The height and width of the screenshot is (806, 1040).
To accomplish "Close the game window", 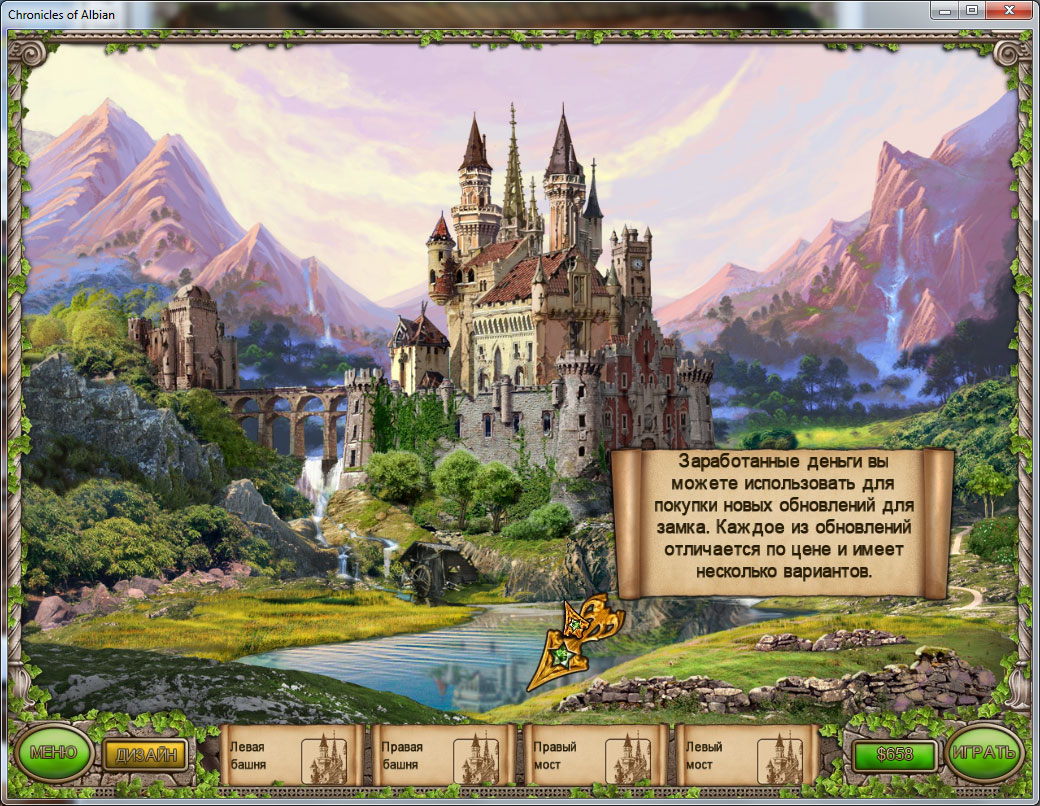I will (1008, 10).
